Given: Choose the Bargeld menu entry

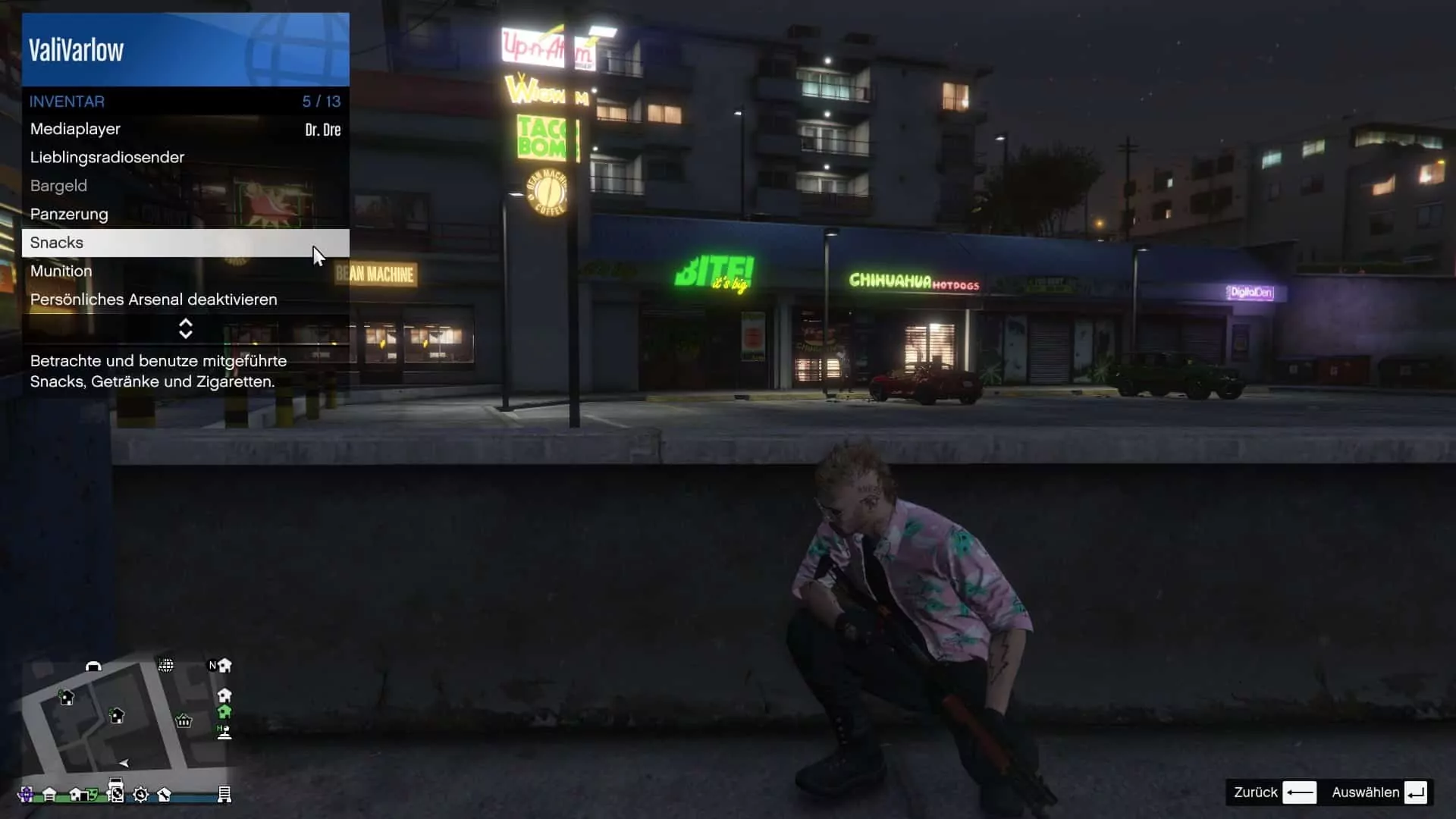Looking at the screenshot, I should click(x=185, y=186).
